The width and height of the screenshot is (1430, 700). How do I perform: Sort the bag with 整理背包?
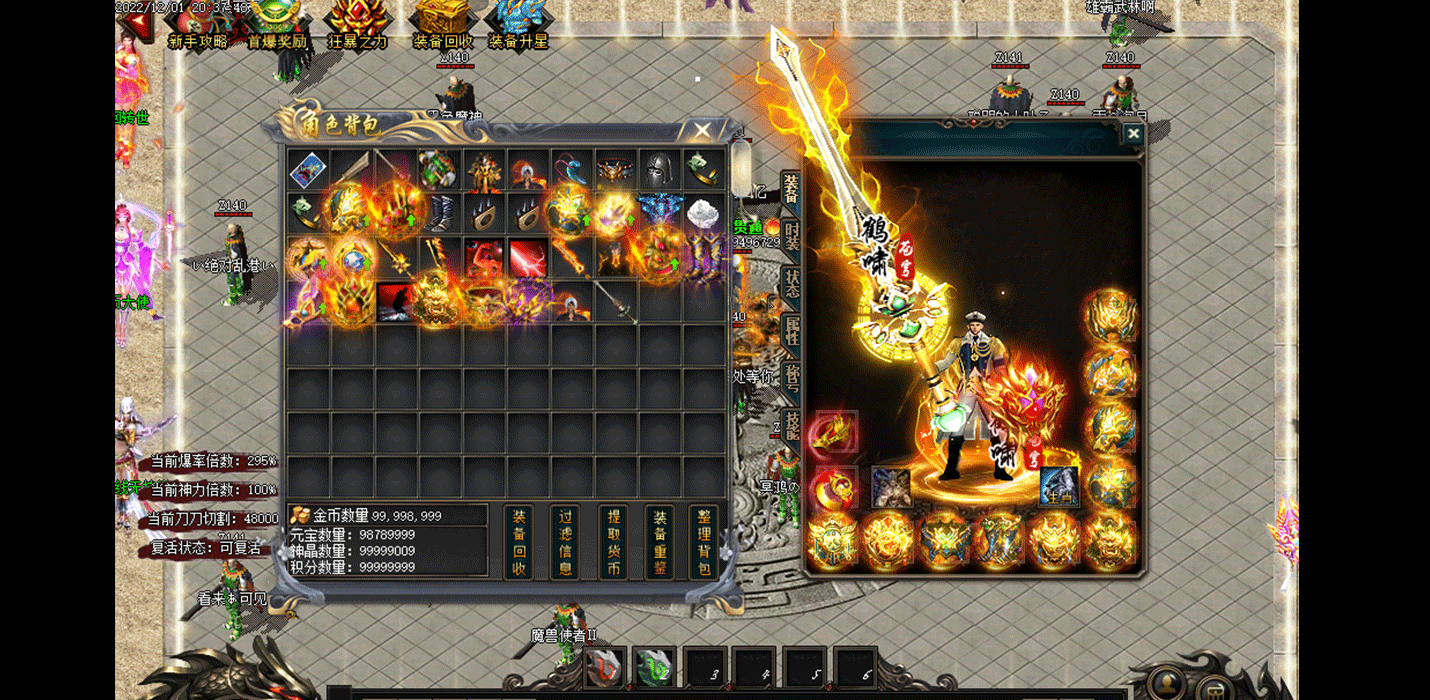coord(704,542)
